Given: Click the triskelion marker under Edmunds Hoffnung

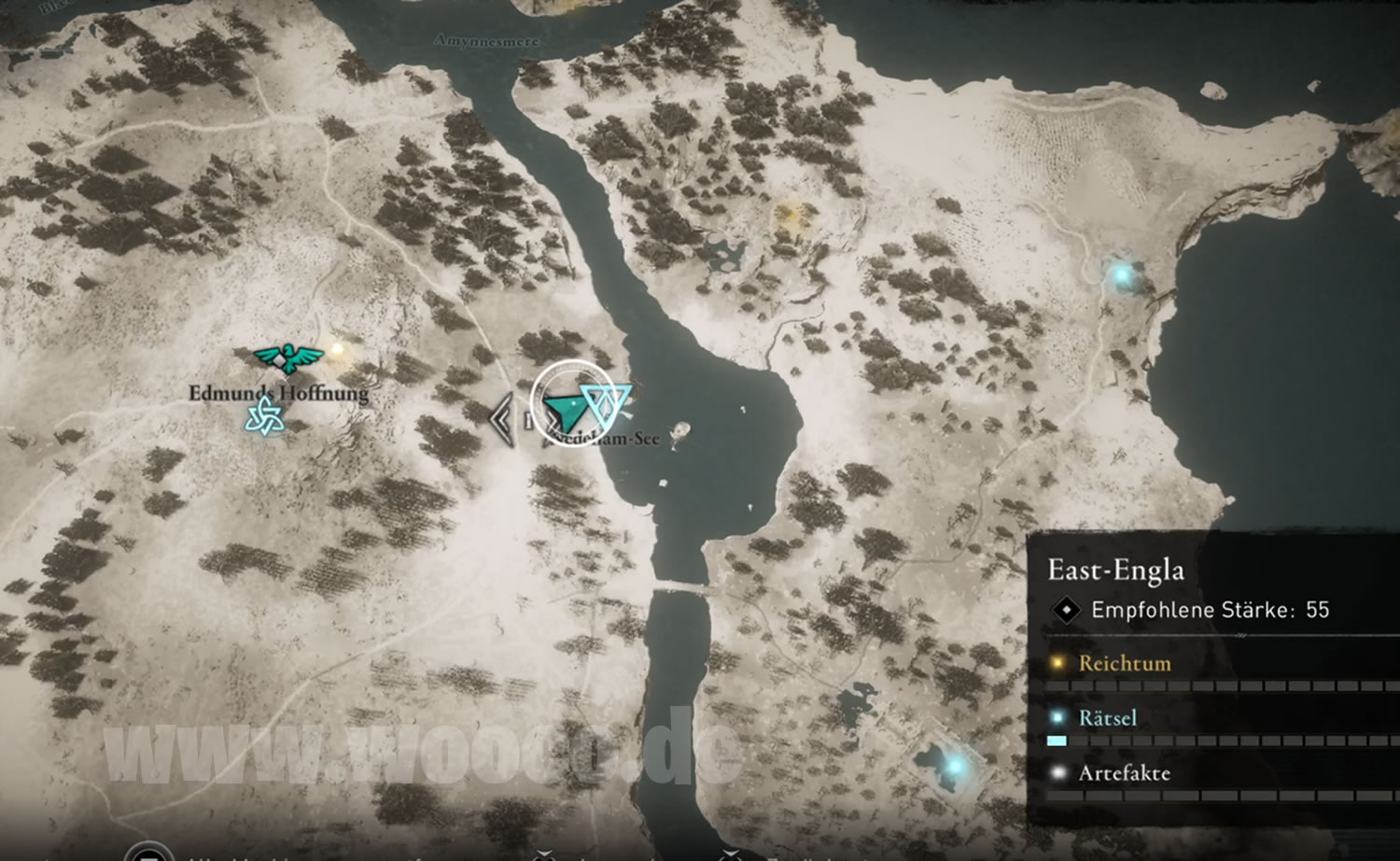Looking at the screenshot, I should point(264,416).
